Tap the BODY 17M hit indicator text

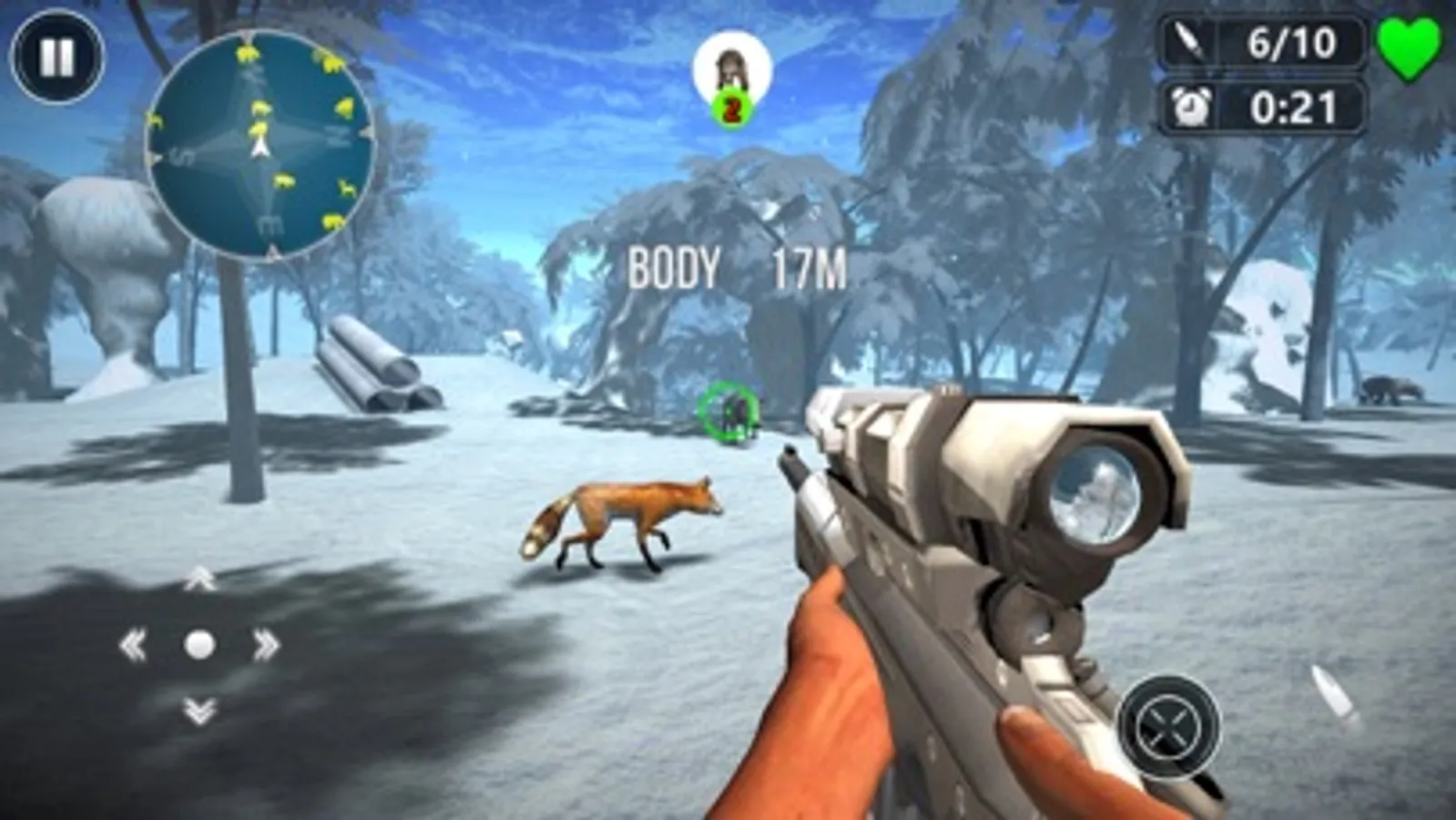coord(738,269)
